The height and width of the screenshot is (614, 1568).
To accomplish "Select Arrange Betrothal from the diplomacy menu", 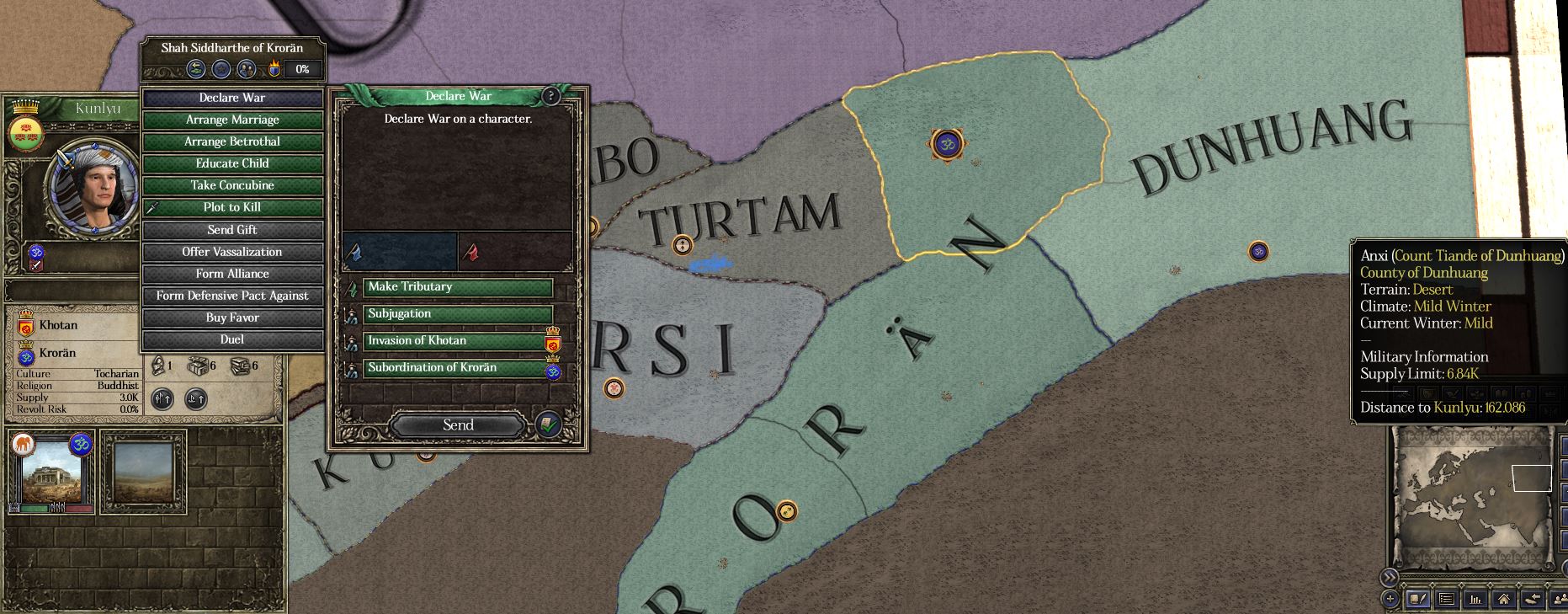I will click(233, 141).
